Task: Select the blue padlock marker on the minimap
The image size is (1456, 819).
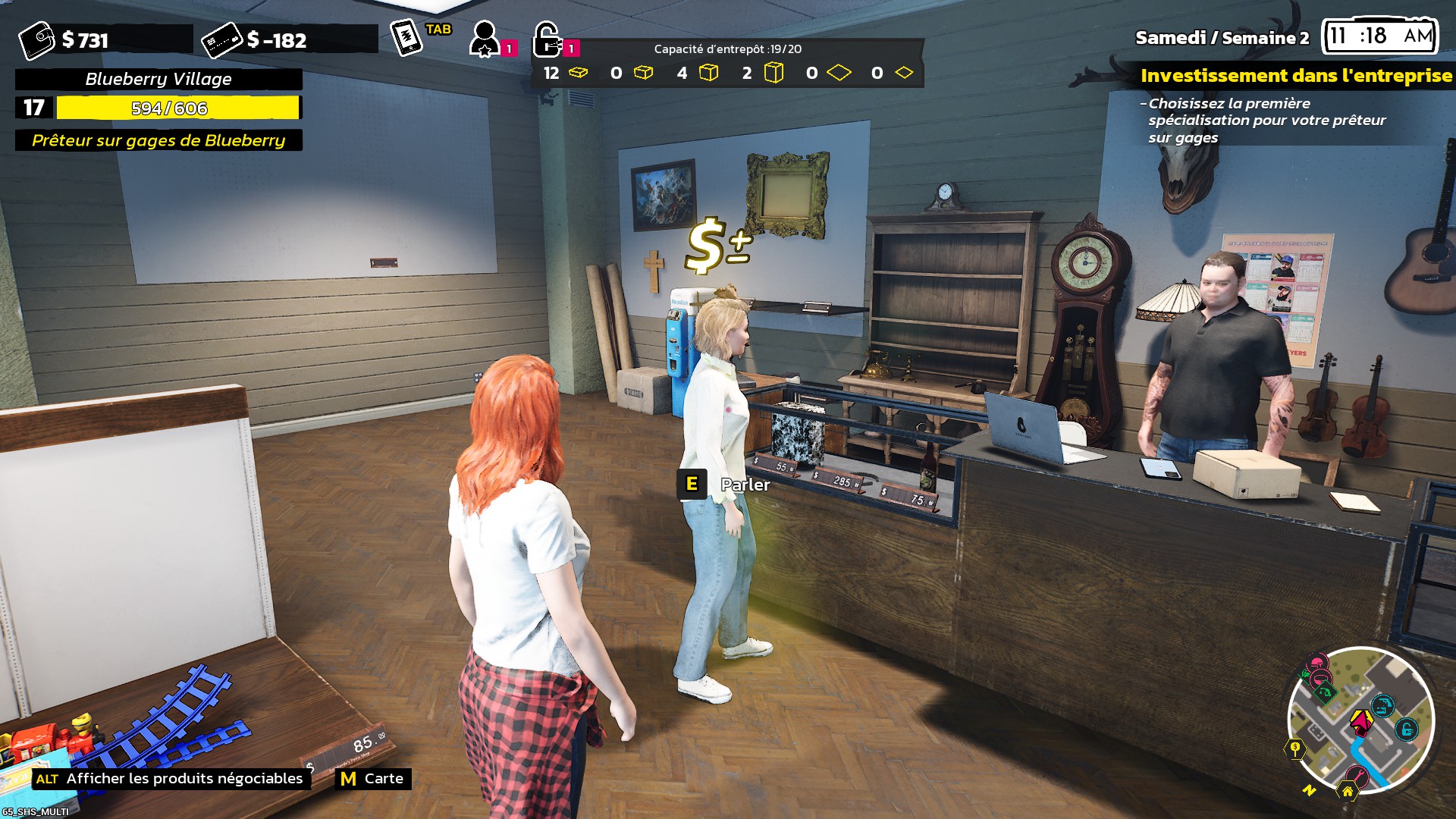Action: [1407, 730]
